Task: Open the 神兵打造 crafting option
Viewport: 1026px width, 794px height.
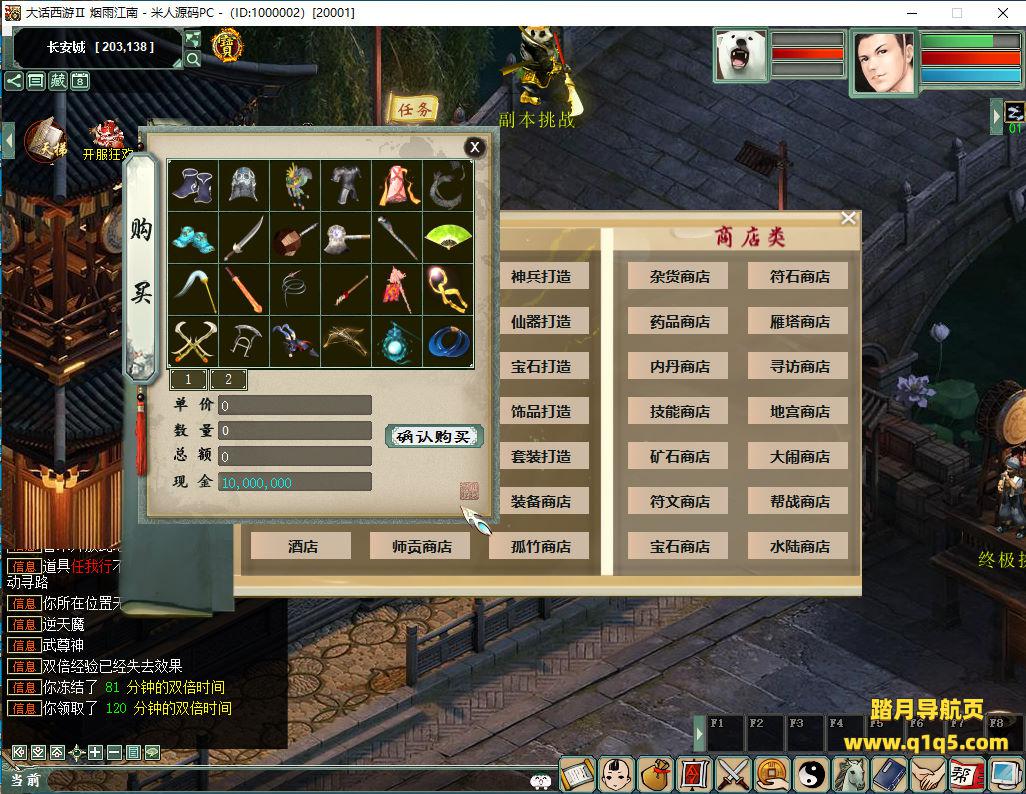Action: point(541,277)
